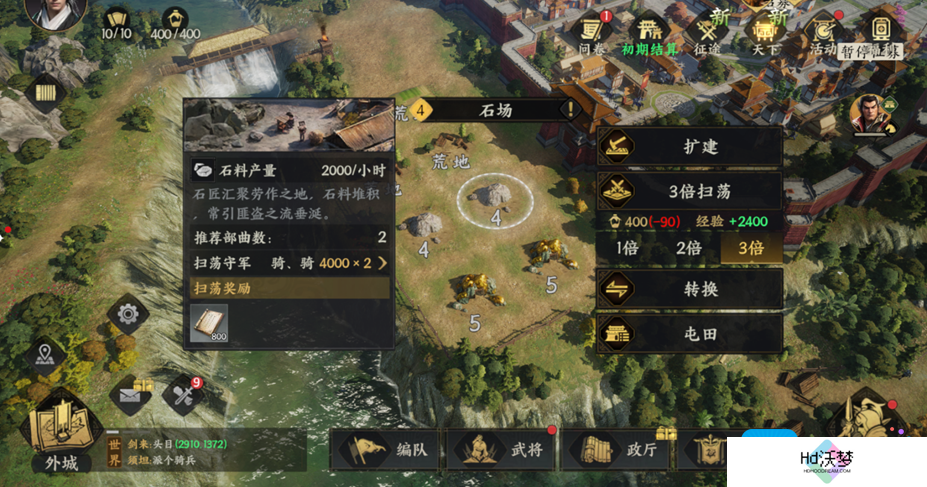Open the 武将 generals menu
The image size is (927, 487).
pyautogui.click(x=500, y=450)
